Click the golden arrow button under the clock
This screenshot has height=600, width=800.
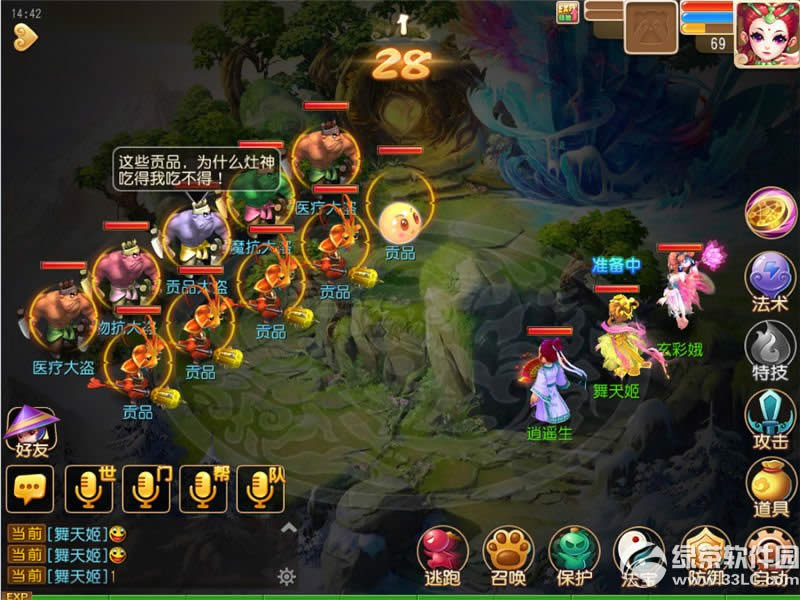pos(24,37)
